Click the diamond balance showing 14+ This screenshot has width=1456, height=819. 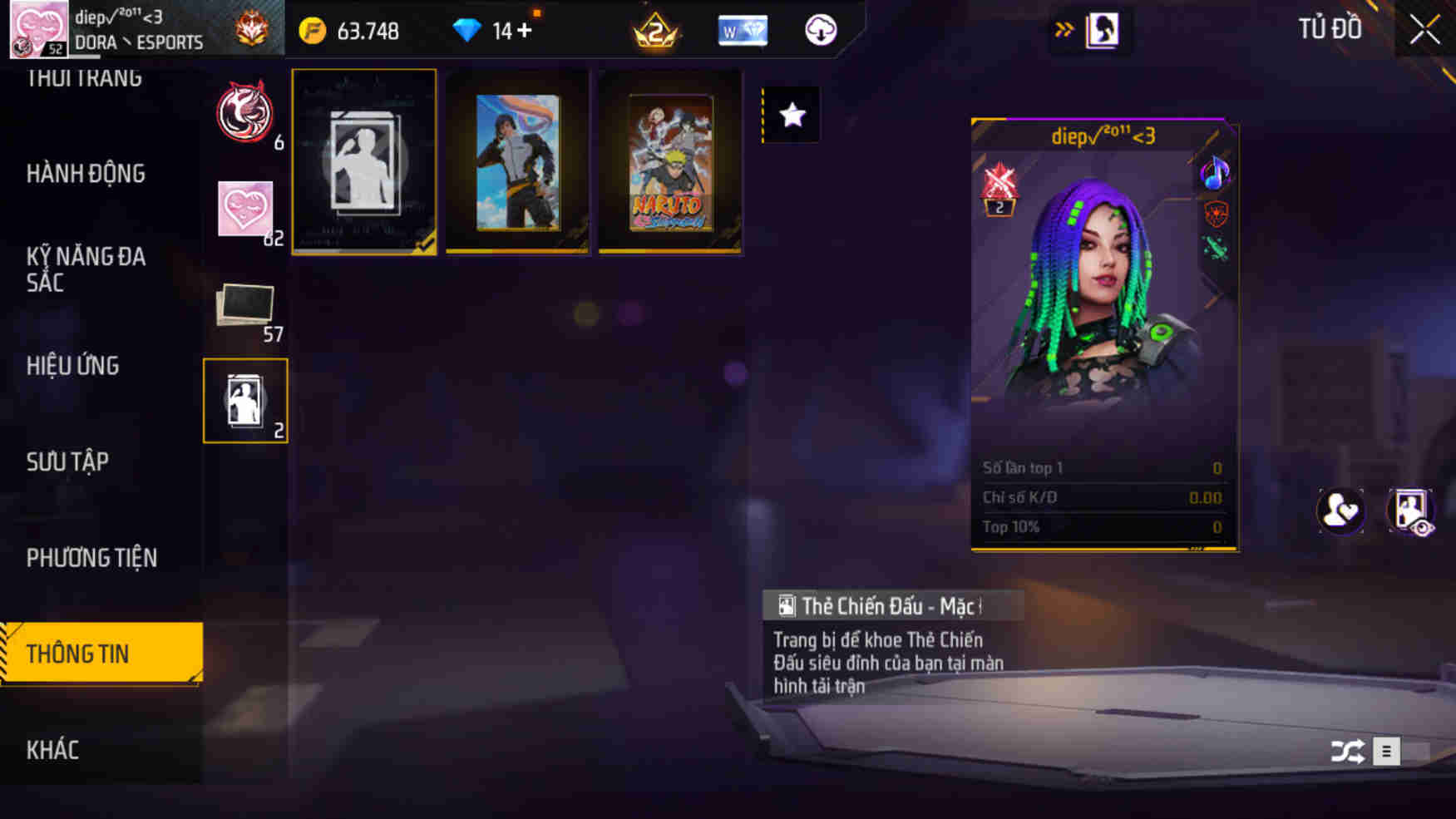tap(496, 31)
